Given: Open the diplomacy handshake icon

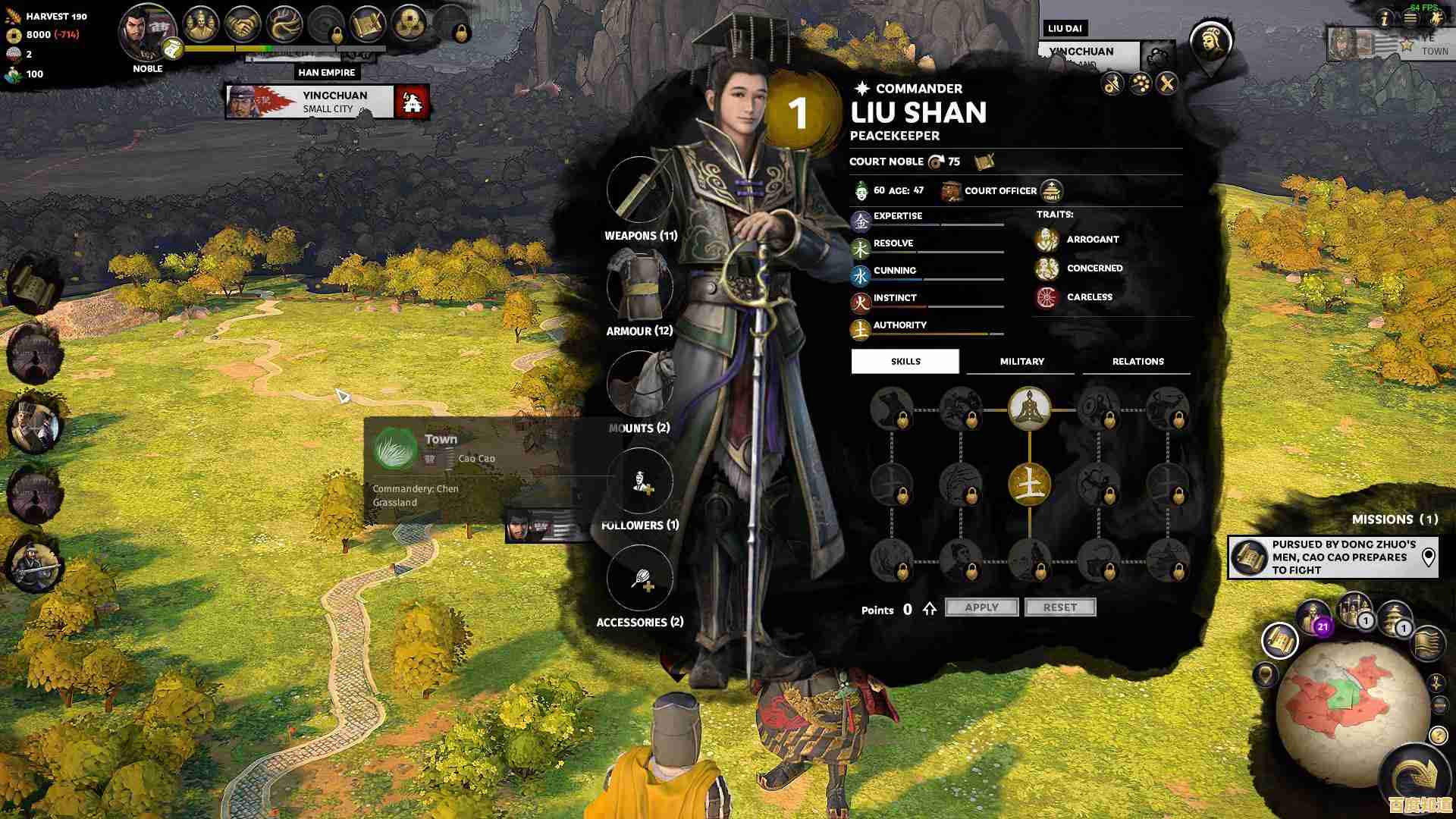Looking at the screenshot, I should pyautogui.click(x=243, y=25).
